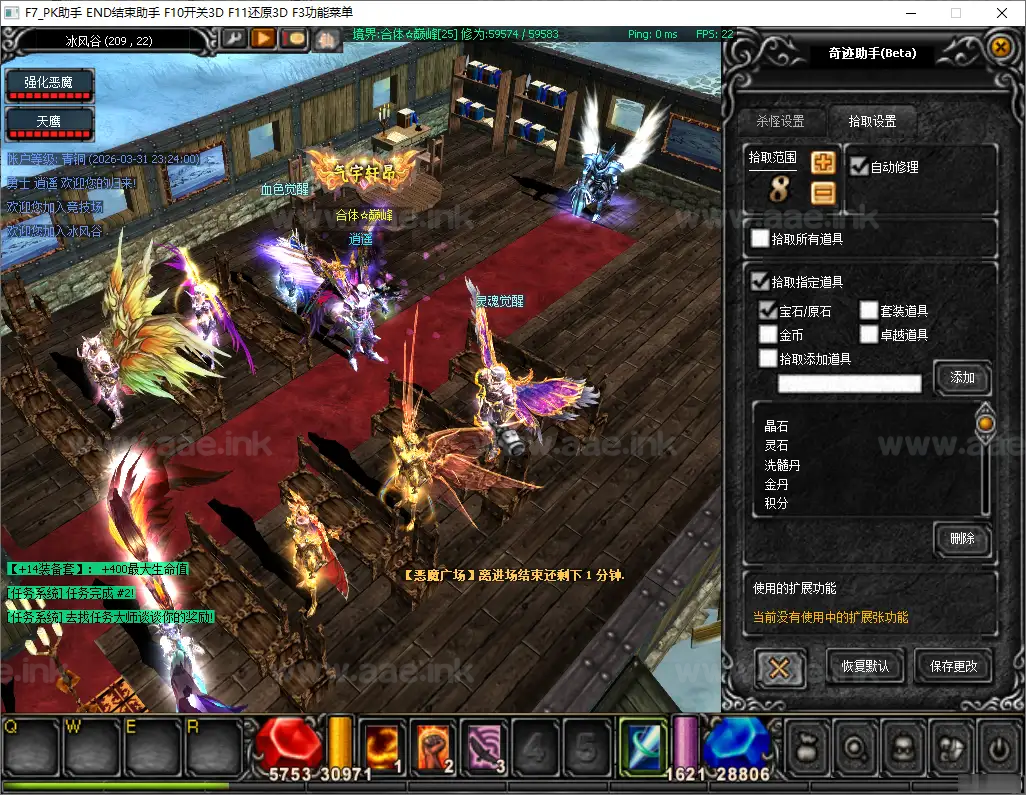Select the 拾取设置 tab
The image size is (1026, 795).
point(871,121)
